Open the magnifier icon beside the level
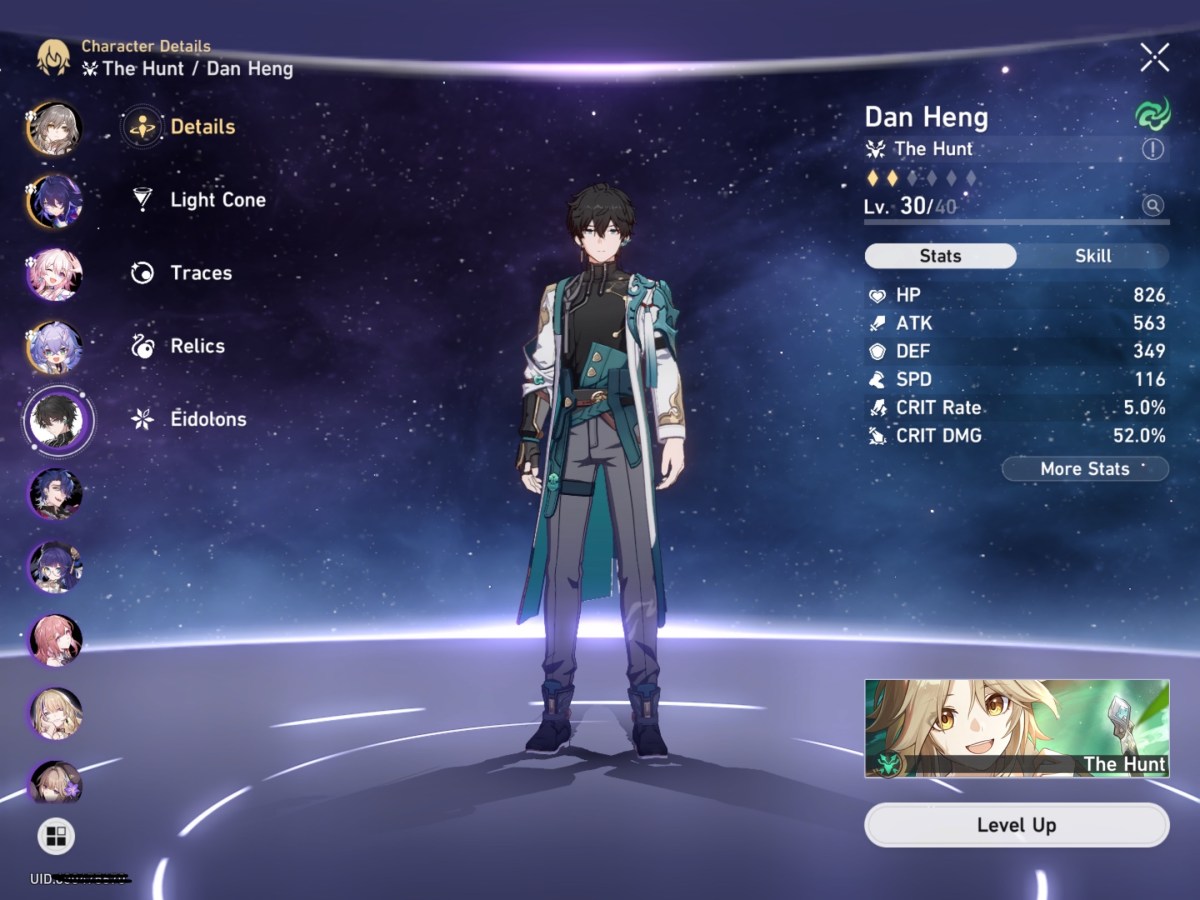 click(1153, 206)
